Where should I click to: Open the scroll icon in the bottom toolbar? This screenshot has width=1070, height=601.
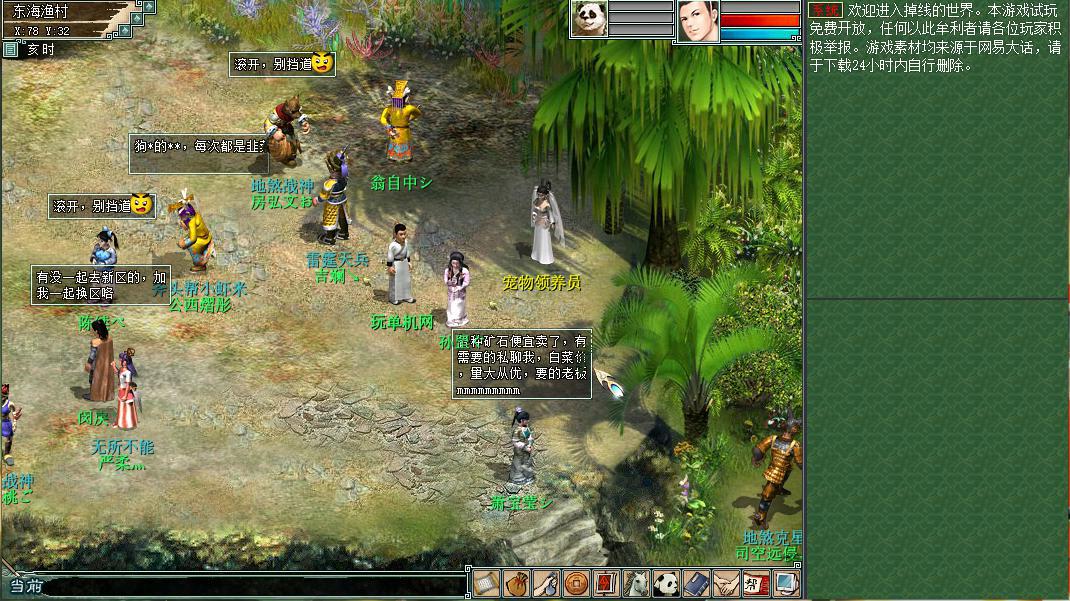(486, 583)
